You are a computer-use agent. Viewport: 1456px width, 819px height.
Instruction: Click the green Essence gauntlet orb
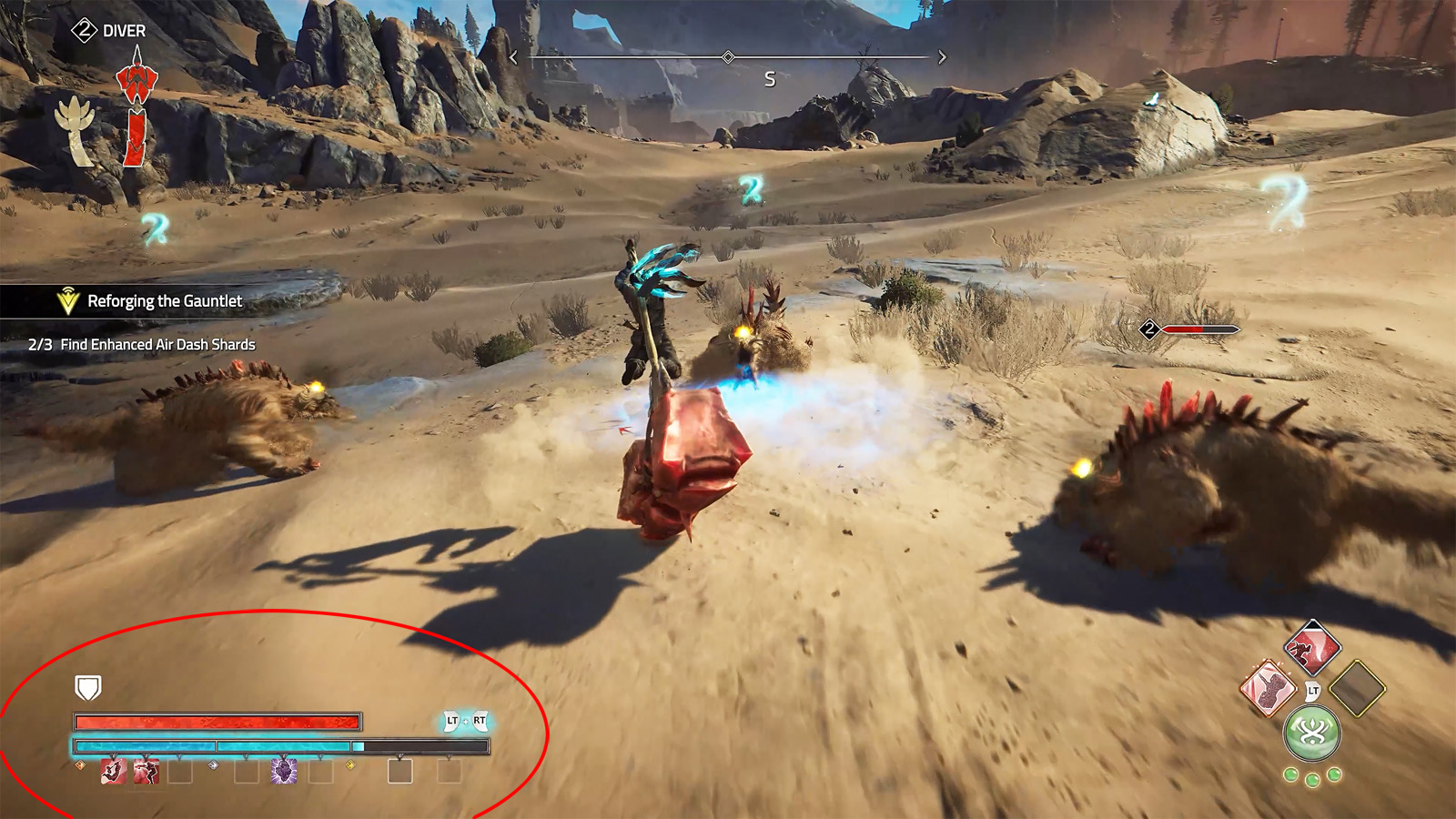[x=1312, y=731]
